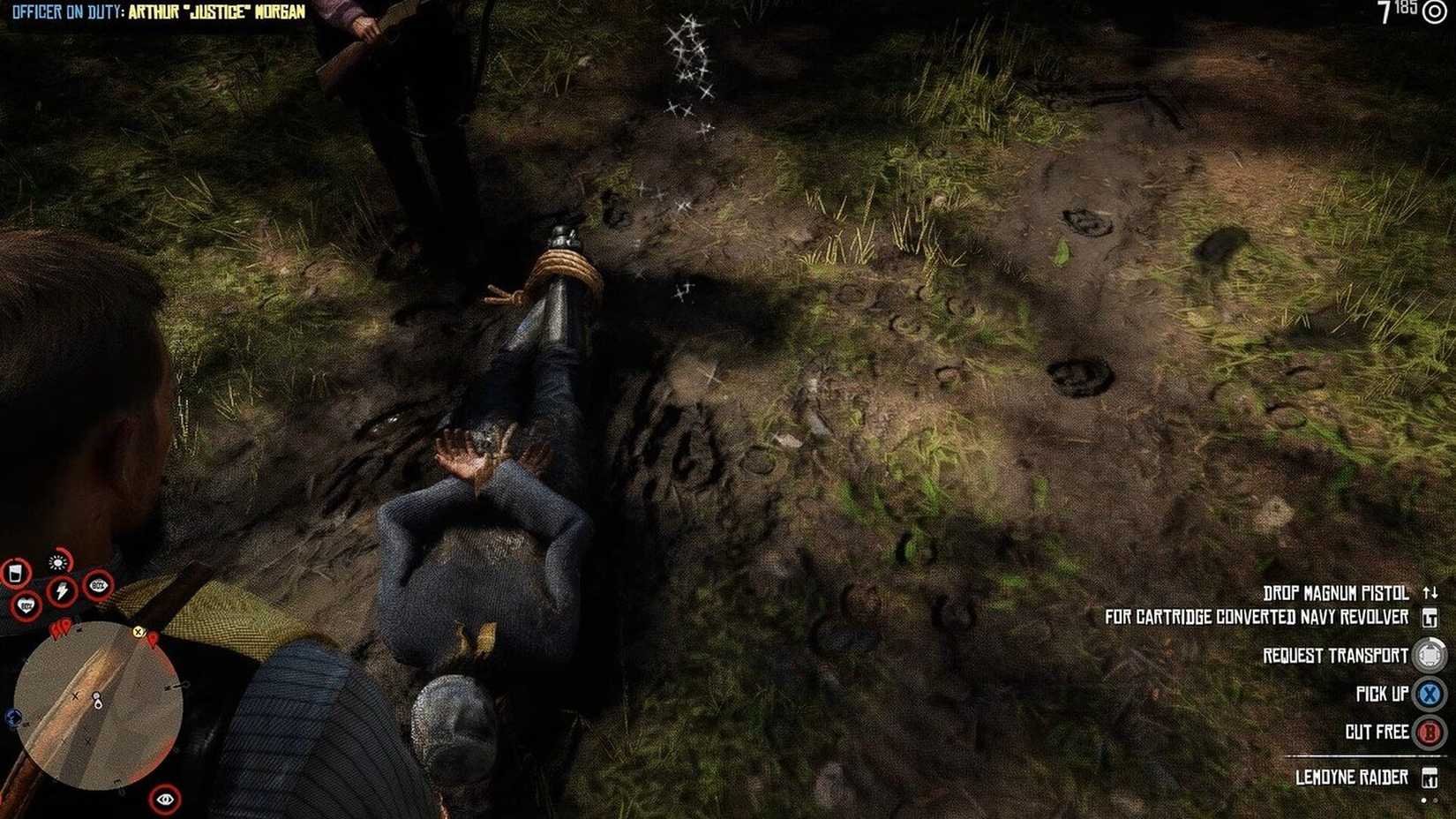Click the sun-shaped stamina core icon
Viewport: 1456px width, 819px height.
[57, 562]
